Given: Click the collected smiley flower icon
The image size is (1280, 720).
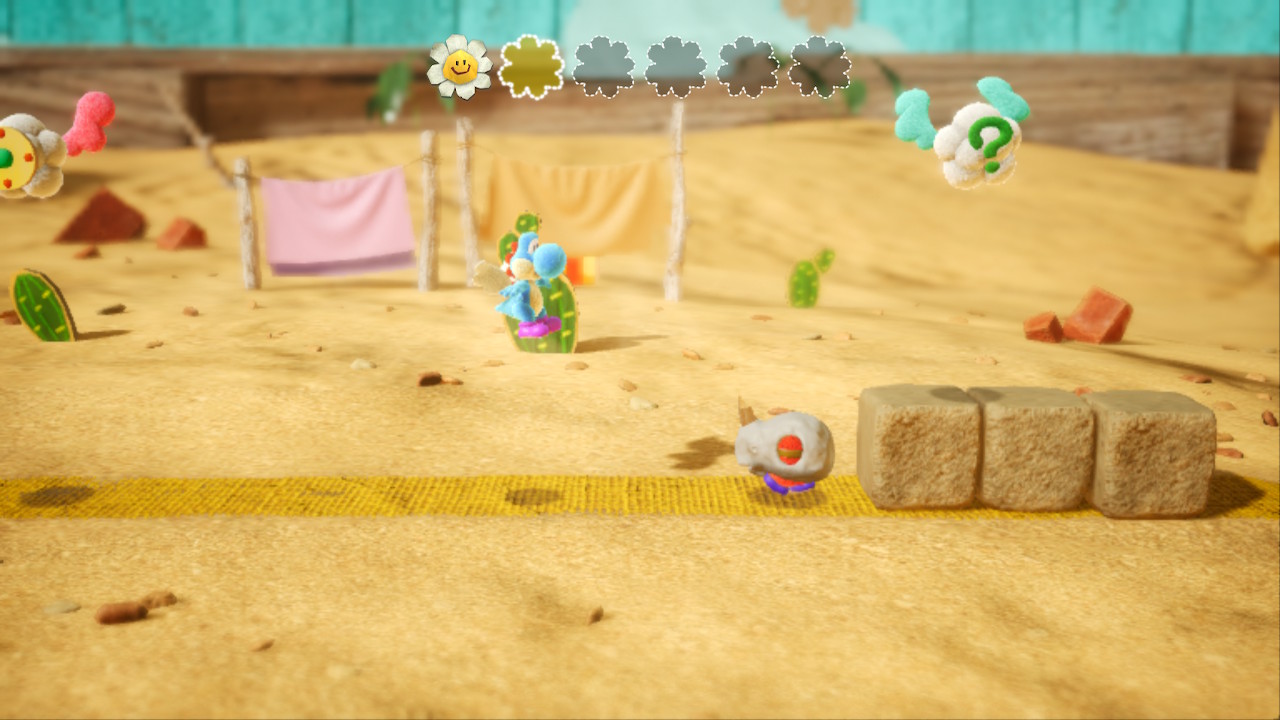Looking at the screenshot, I should coord(460,67).
